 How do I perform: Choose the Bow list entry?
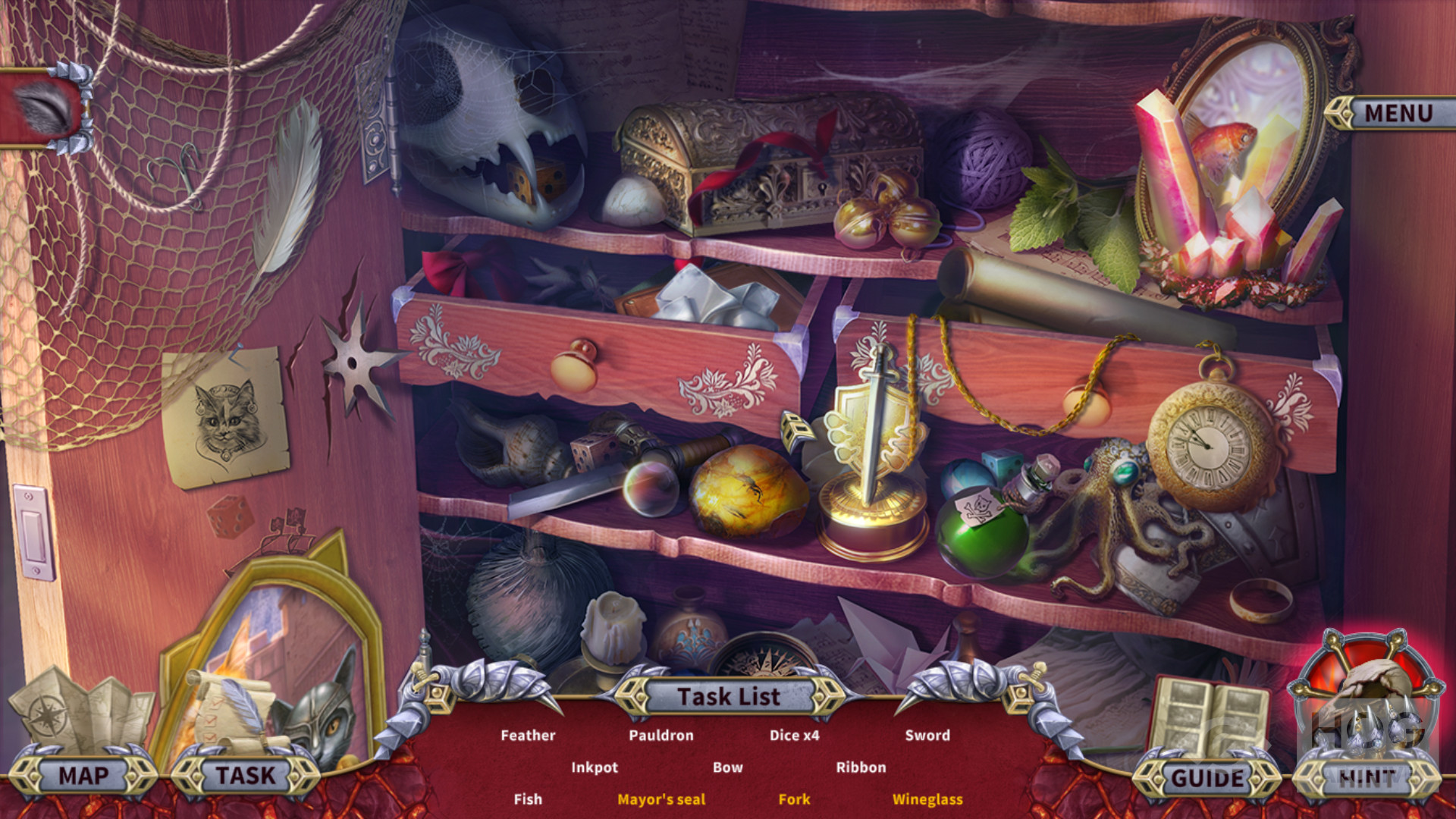click(727, 767)
